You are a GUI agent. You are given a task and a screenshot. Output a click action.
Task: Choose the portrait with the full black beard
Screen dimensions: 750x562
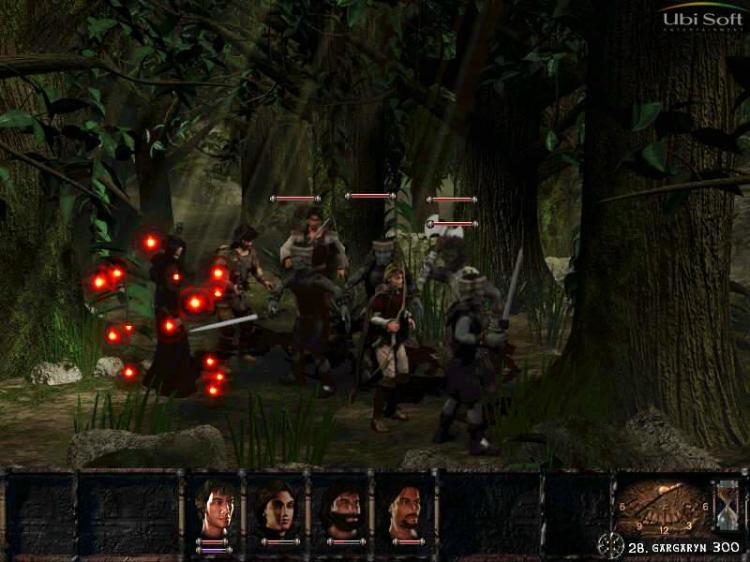tap(341, 508)
